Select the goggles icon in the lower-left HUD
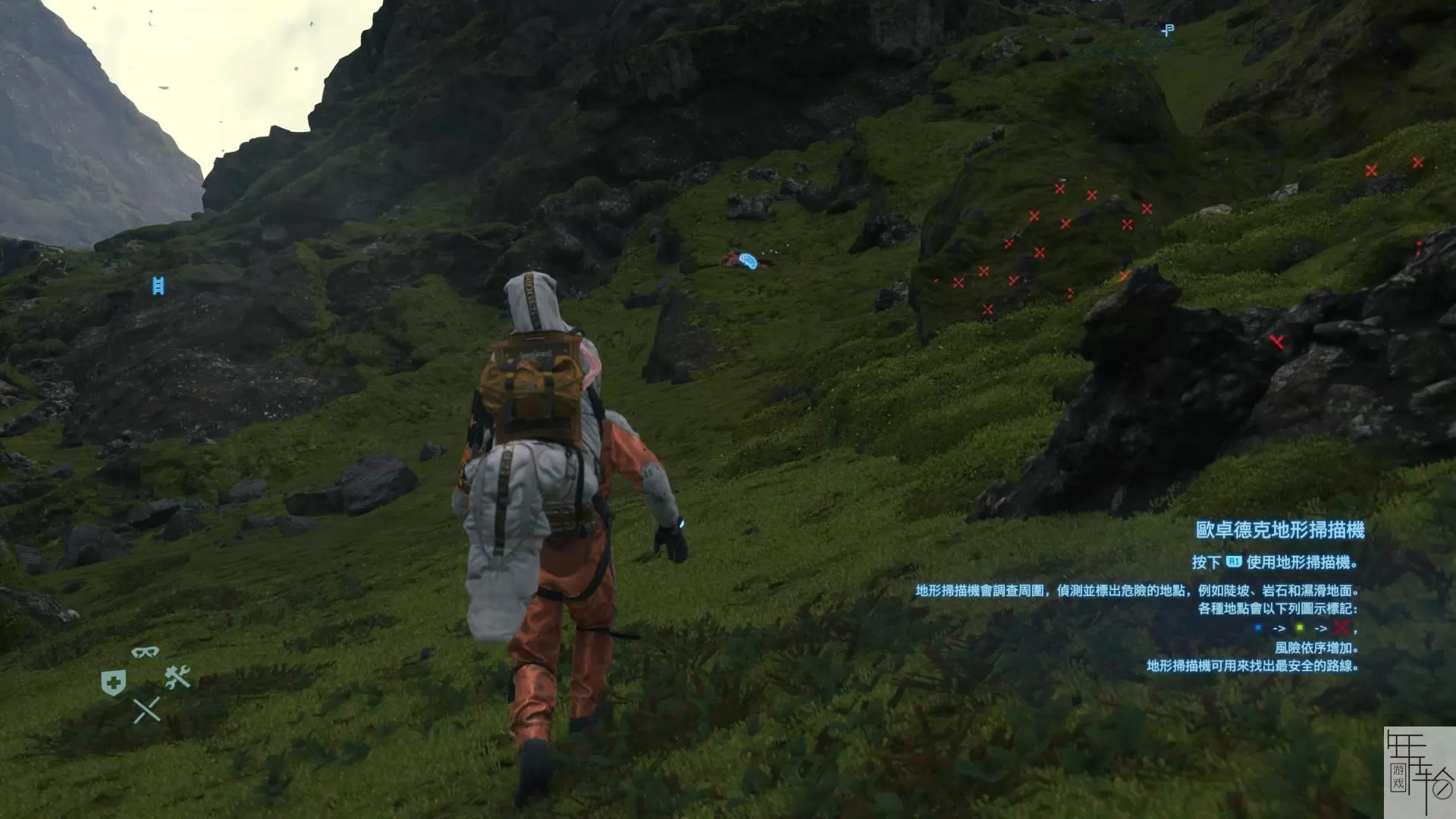Viewport: 1456px width, 819px height. click(145, 651)
